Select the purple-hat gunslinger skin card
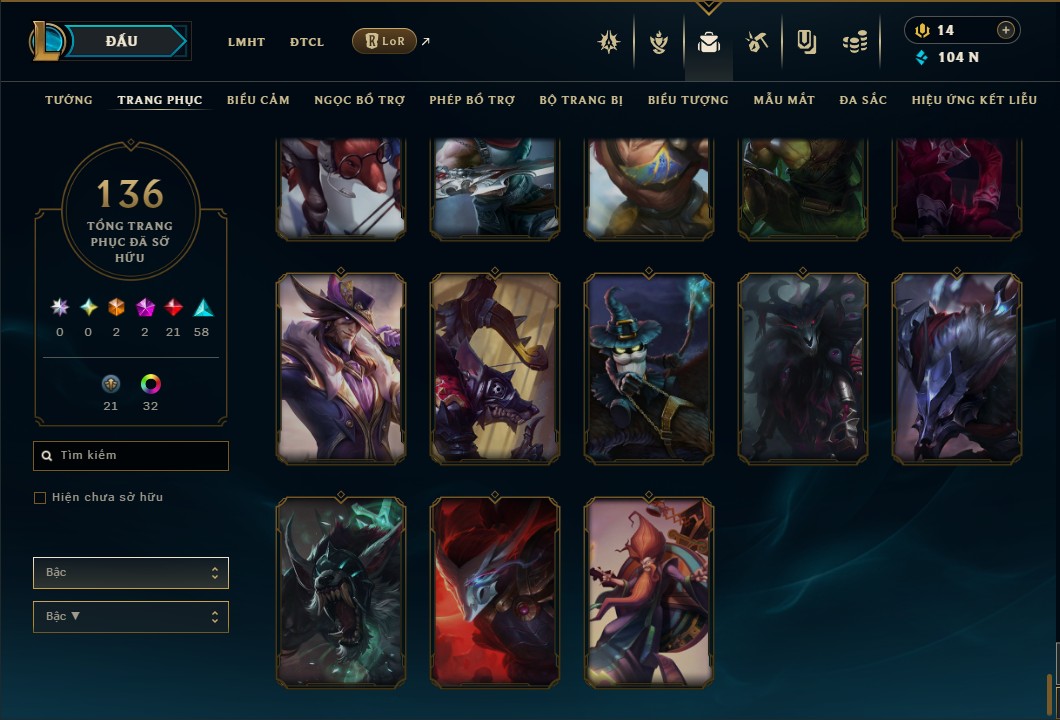The height and width of the screenshot is (720, 1060). click(x=341, y=369)
